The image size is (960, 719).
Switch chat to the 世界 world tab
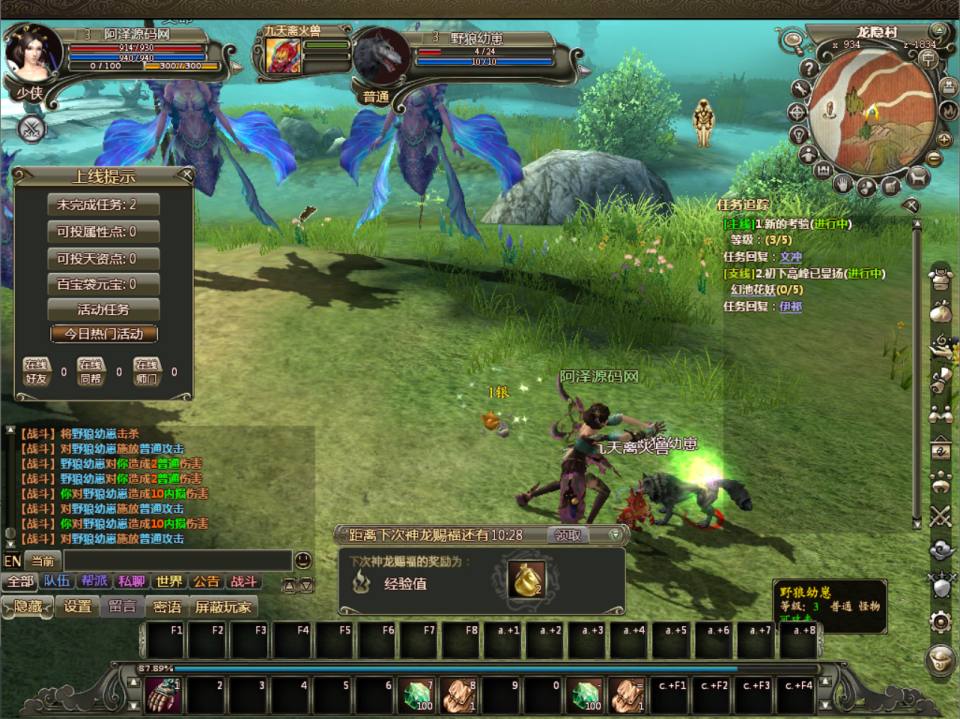(169, 582)
